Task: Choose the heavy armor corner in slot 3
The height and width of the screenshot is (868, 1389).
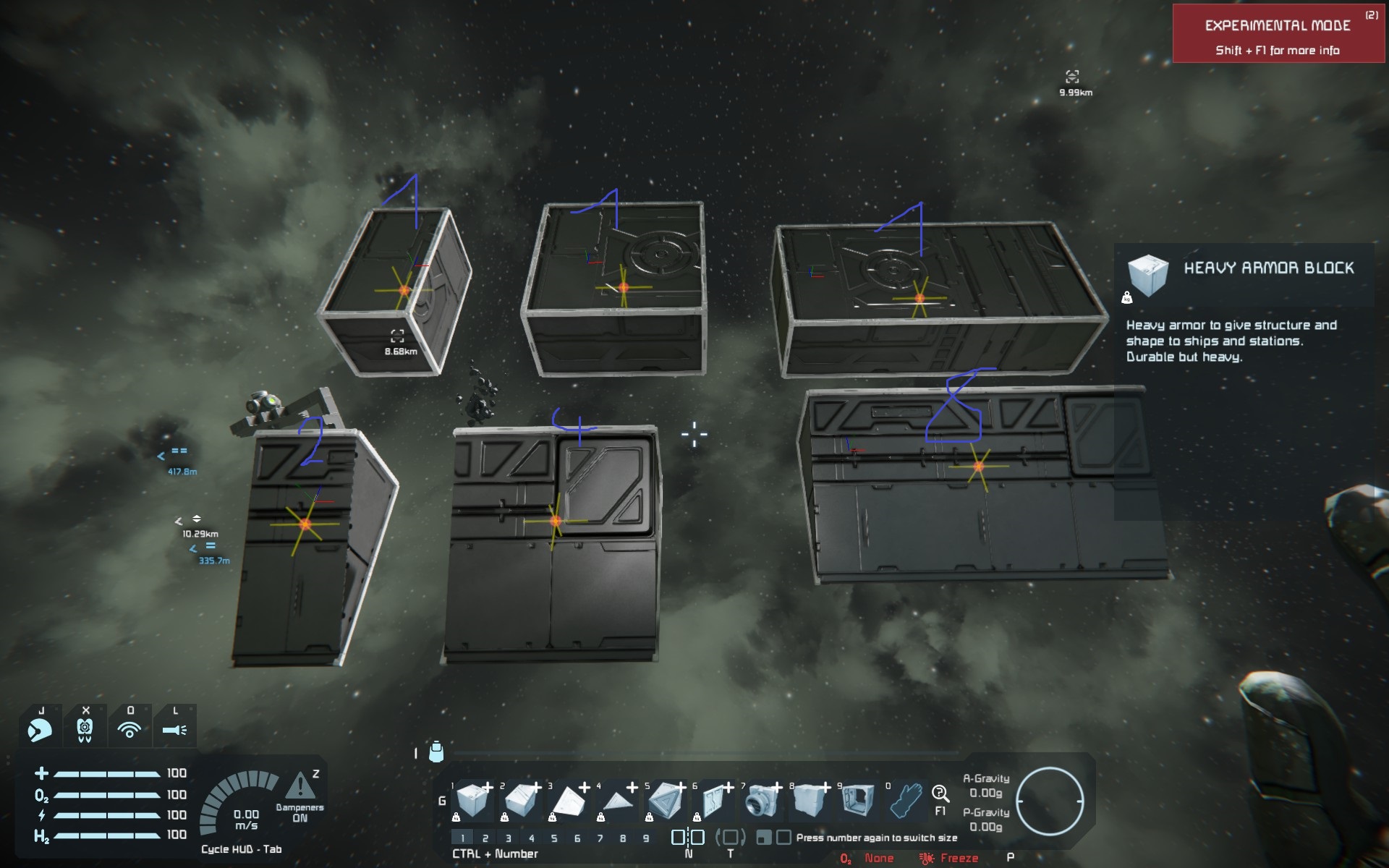Action: pyautogui.click(x=569, y=801)
